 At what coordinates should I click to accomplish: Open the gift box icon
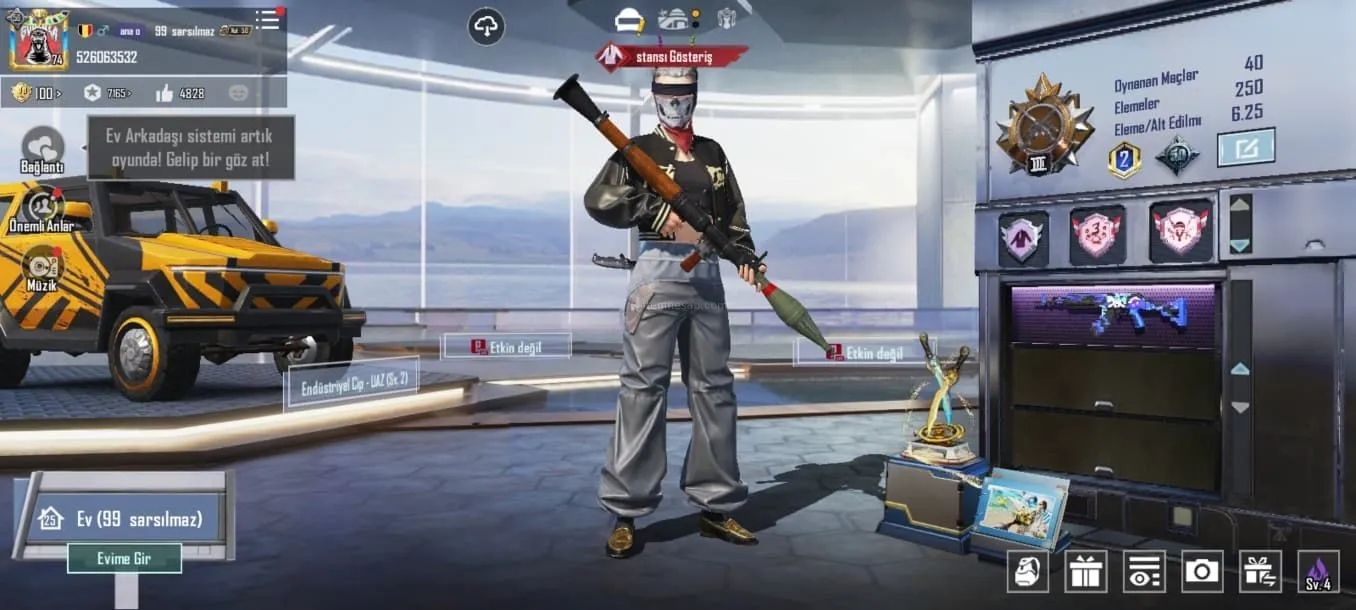1085,571
